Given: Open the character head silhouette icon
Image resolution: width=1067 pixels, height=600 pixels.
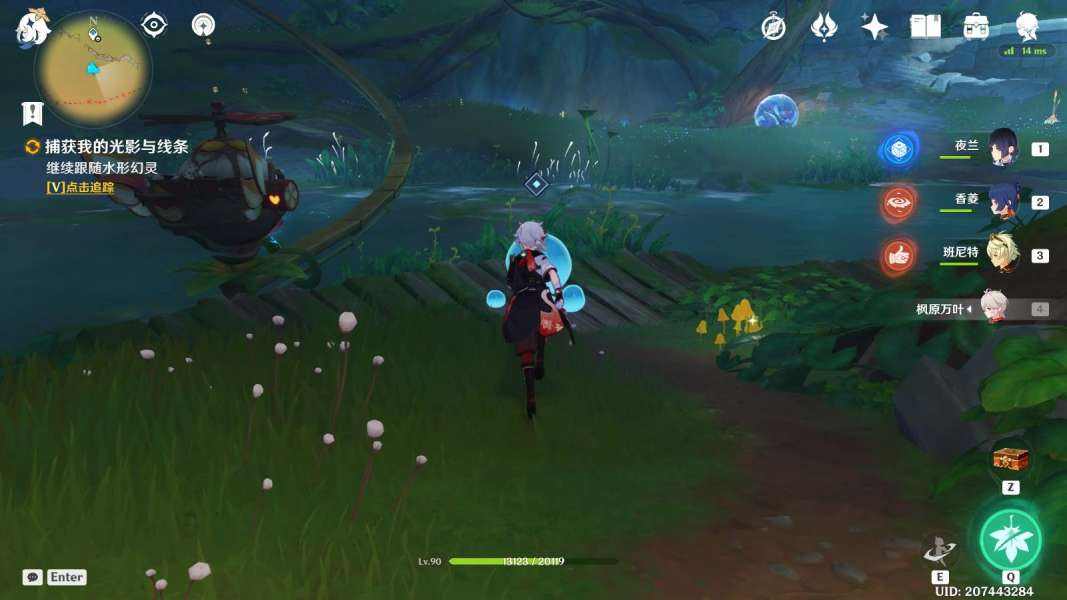Looking at the screenshot, I should (1027, 25).
